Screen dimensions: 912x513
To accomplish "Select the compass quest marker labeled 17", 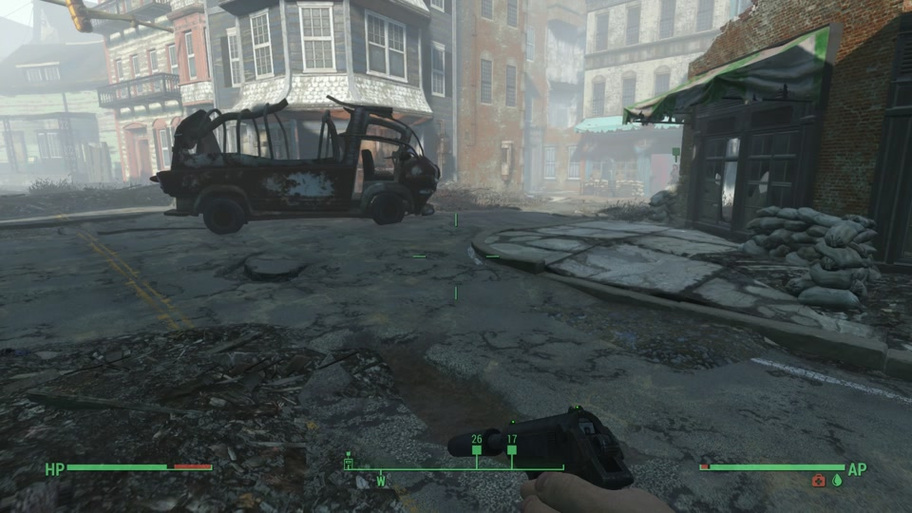I will click(x=512, y=450).
